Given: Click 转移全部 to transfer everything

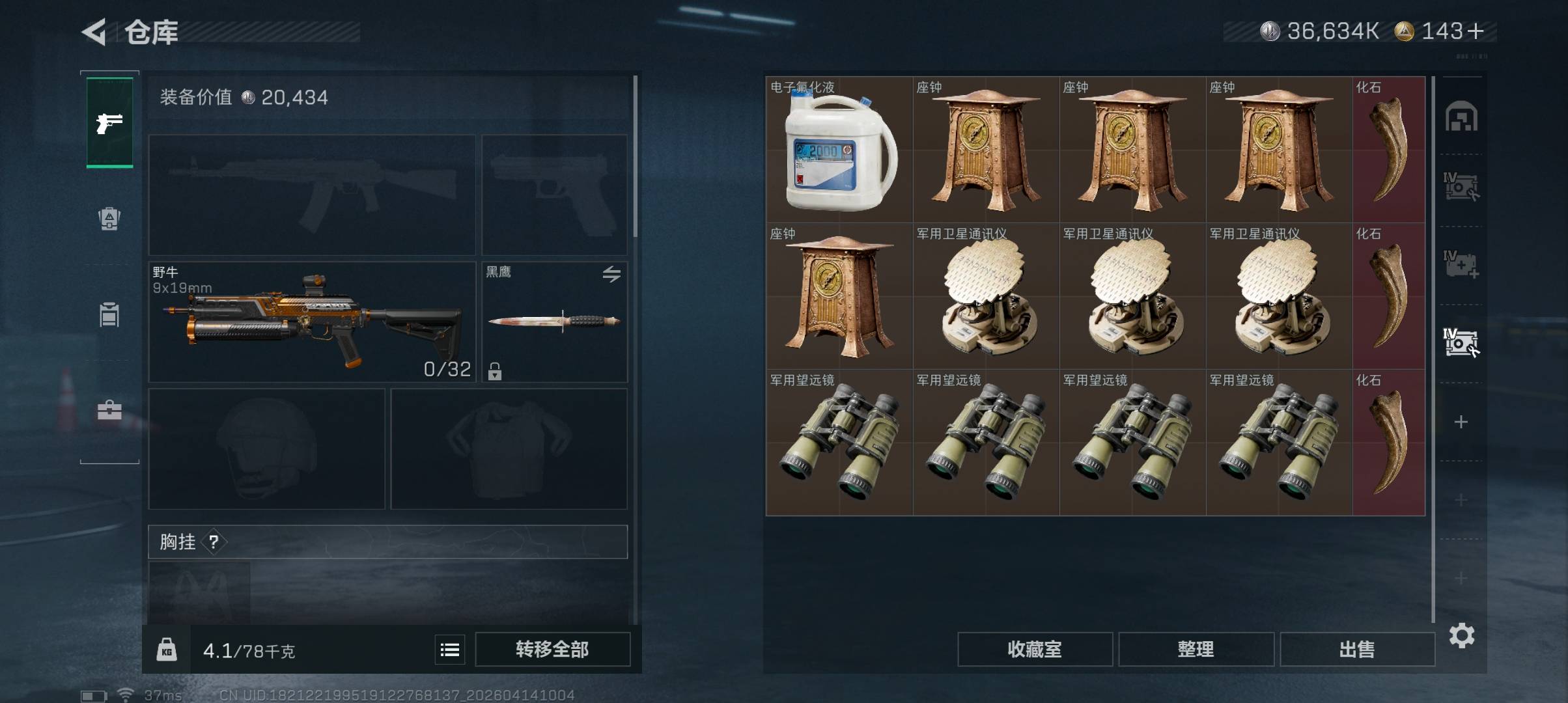Looking at the screenshot, I should (552, 650).
